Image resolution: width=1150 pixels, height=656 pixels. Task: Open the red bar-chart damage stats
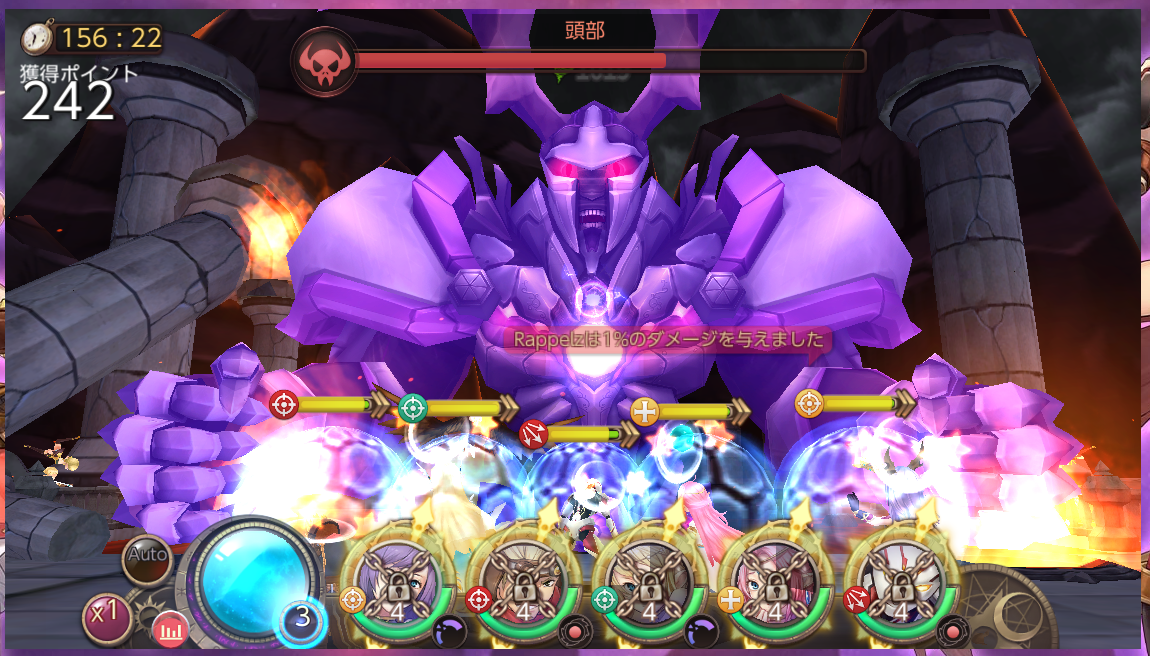pyautogui.click(x=170, y=630)
